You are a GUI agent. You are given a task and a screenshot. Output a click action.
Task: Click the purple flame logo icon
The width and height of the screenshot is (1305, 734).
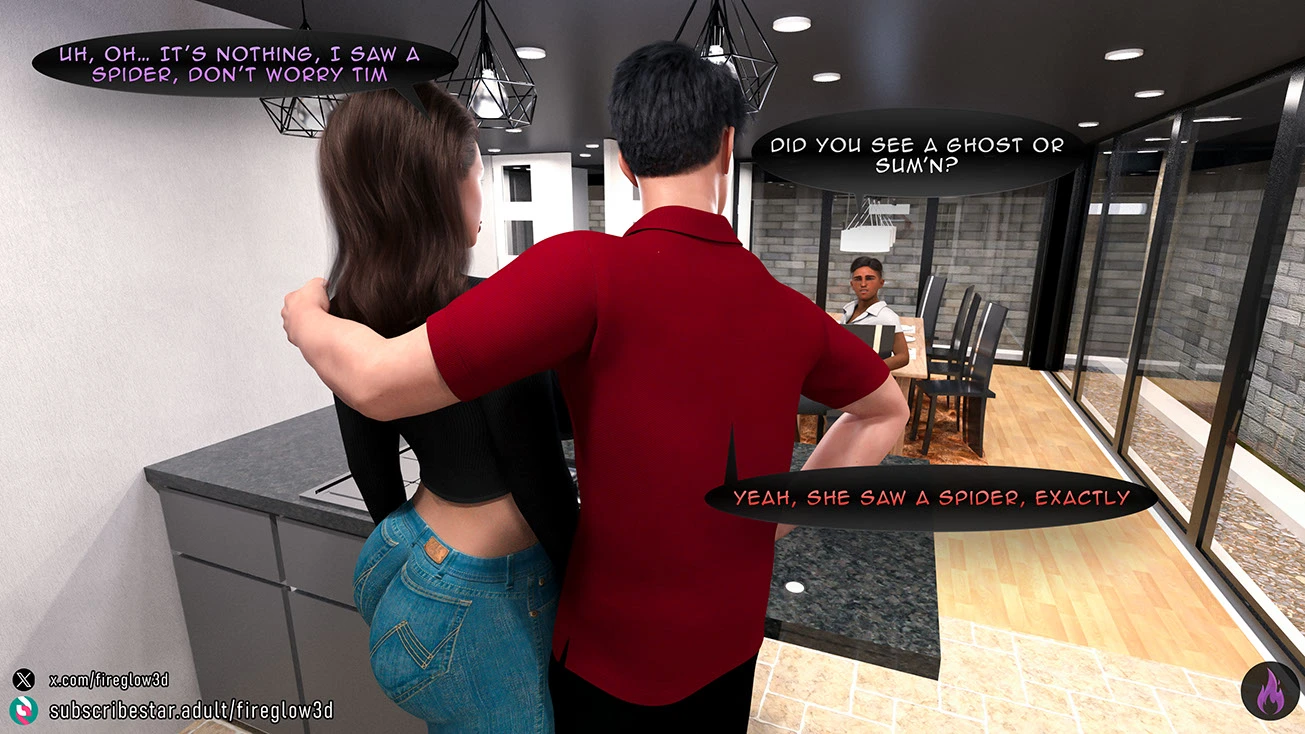pyautogui.click(x=1269, y=691)
